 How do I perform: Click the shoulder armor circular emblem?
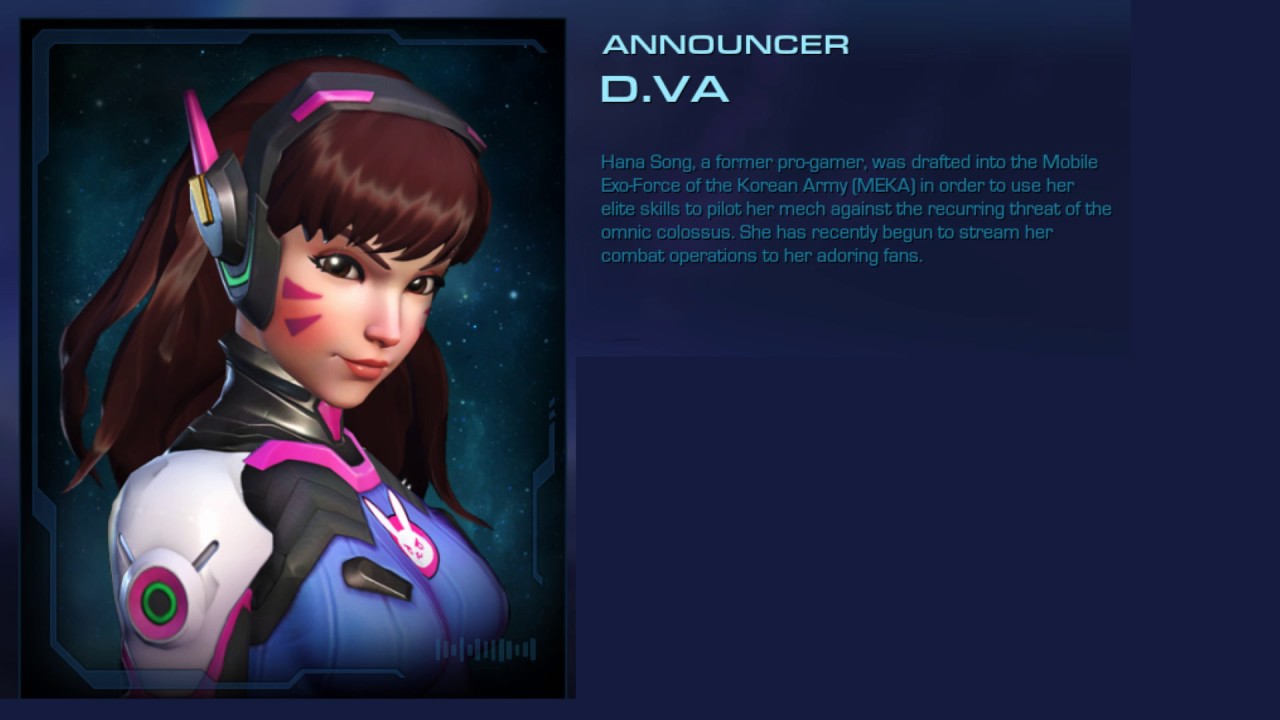click(160, 600)
